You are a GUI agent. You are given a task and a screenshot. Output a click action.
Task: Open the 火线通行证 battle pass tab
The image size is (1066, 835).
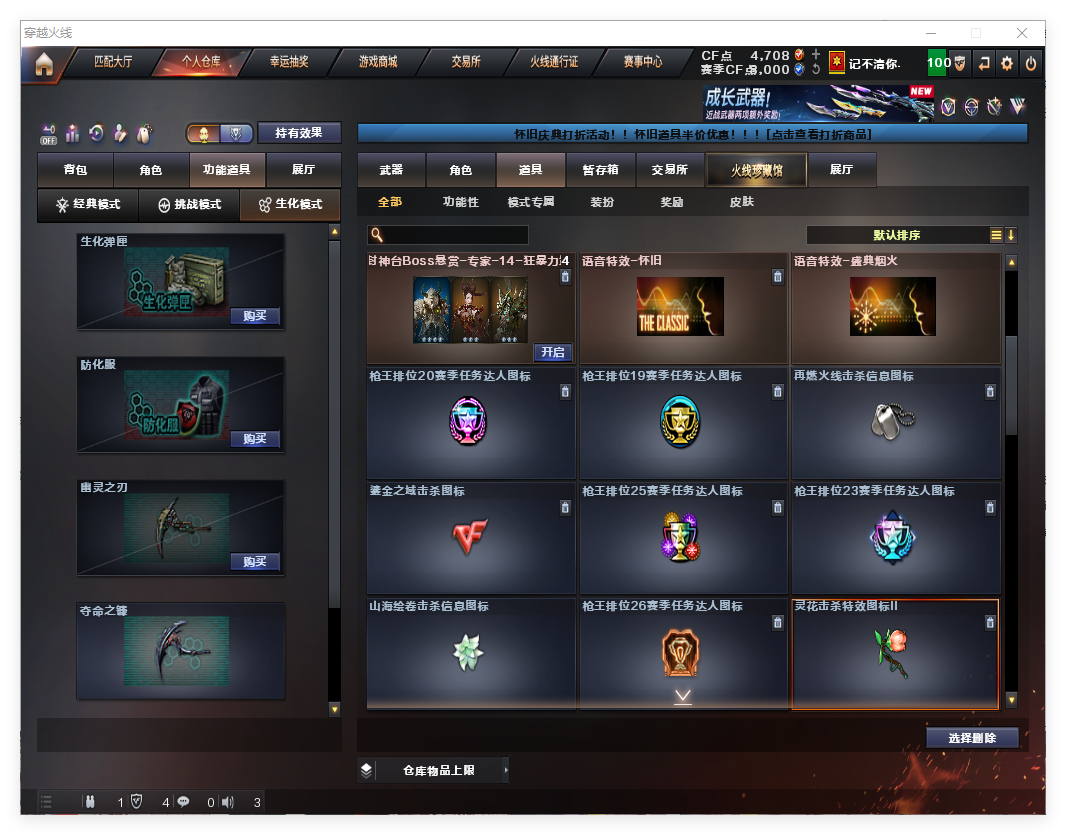554,62
